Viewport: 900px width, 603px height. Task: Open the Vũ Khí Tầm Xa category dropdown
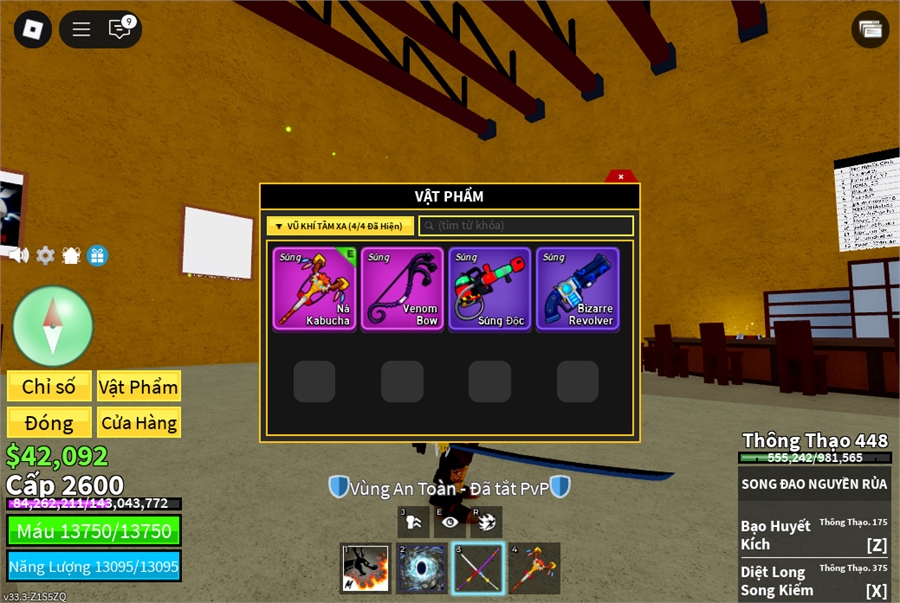(340, 226)
